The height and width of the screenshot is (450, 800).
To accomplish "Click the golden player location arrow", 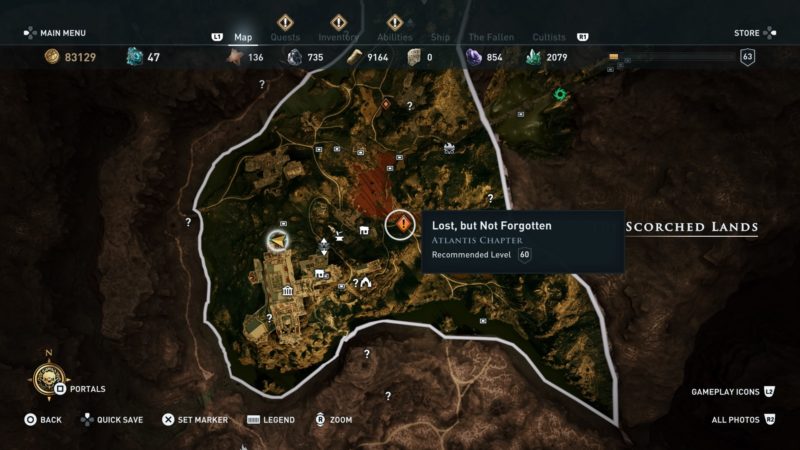I will pos(277,240).
